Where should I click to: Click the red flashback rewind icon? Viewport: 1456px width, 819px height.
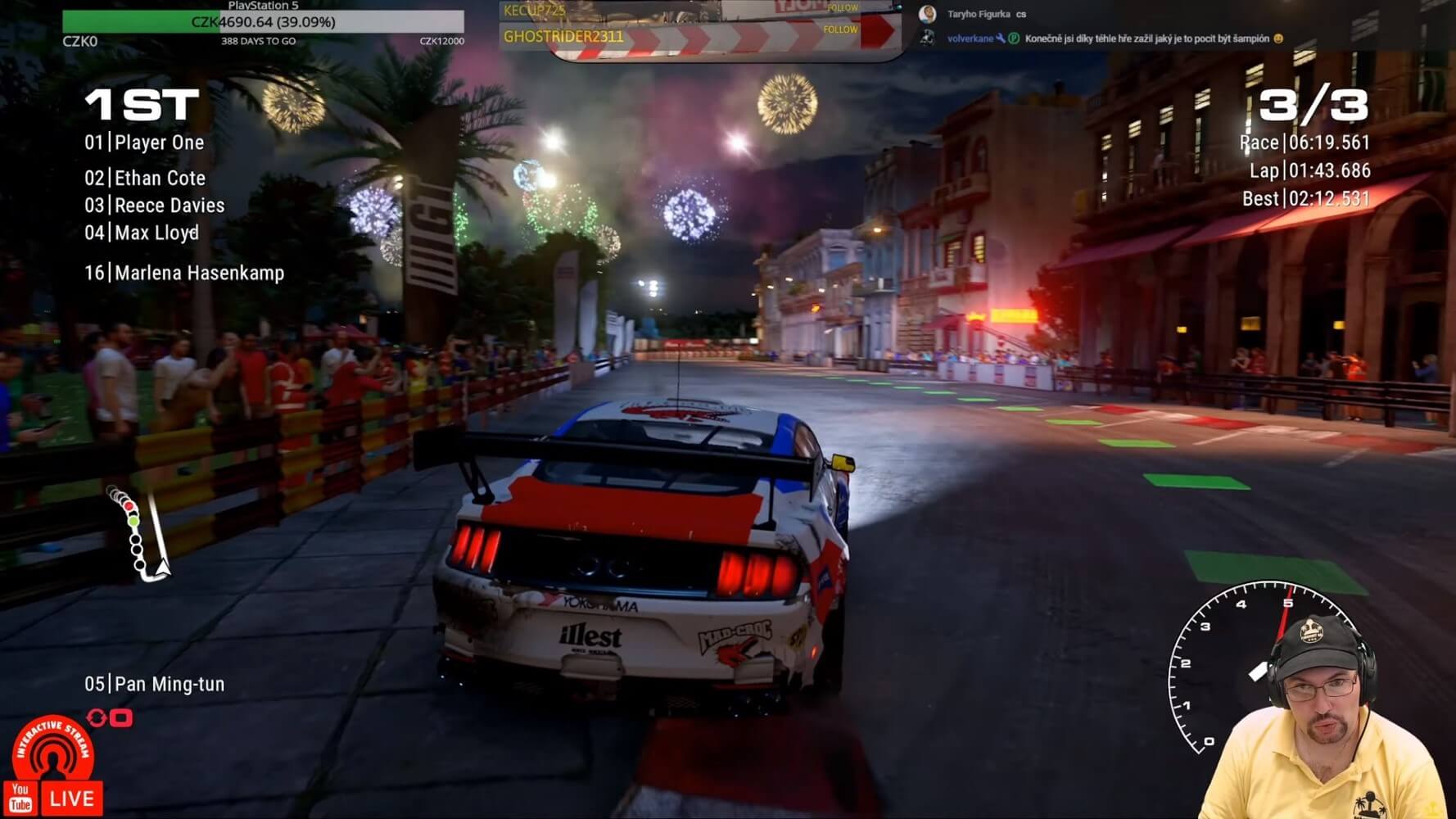pyautogui.click(x=110, y=718)
